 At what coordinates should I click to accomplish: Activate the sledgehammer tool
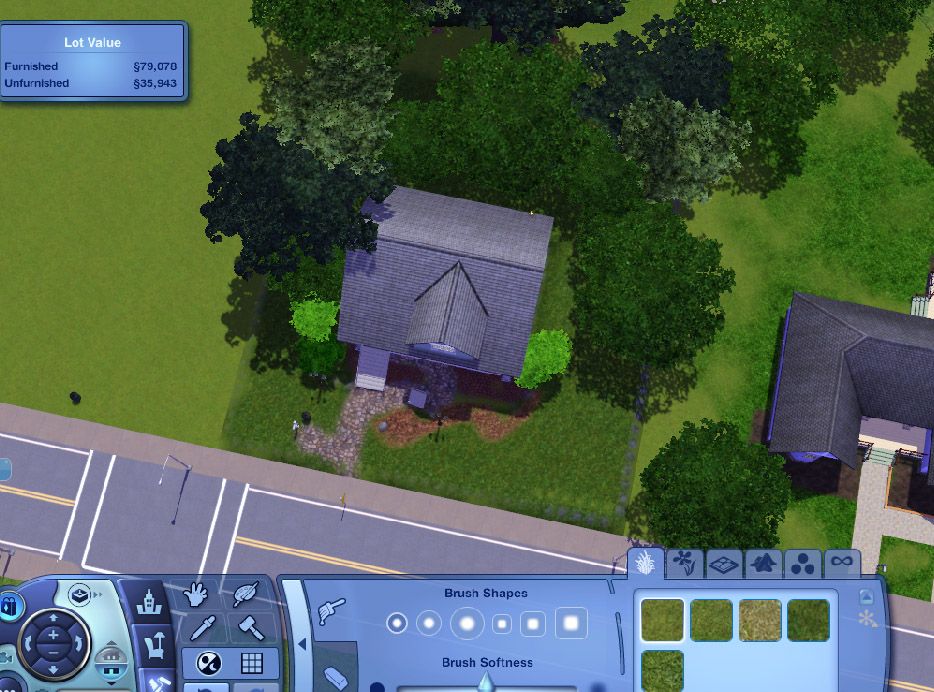pos(248,628)
